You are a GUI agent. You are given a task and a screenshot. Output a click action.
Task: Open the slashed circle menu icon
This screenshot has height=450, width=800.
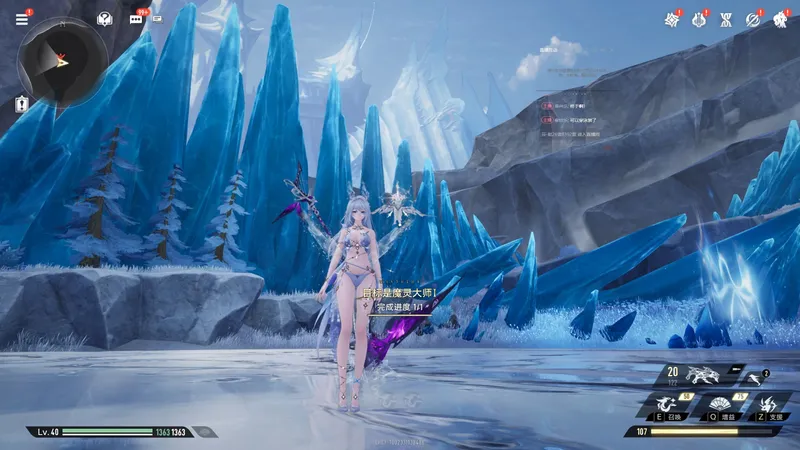(753, 19)
